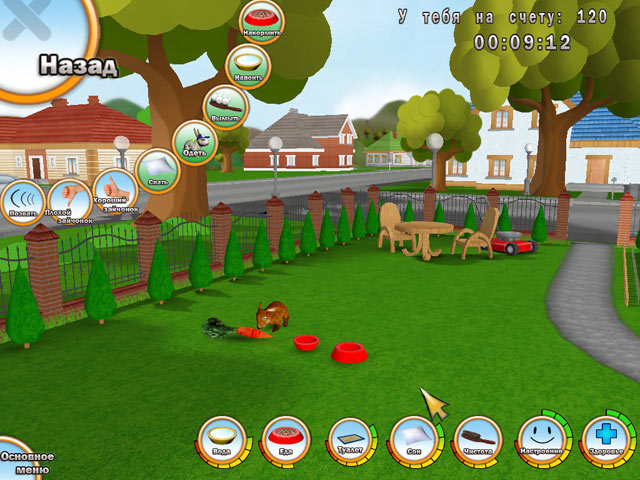The image size is (640, 480).
Task: Wash the pet with Вымыть
Action: click(226, 108)
